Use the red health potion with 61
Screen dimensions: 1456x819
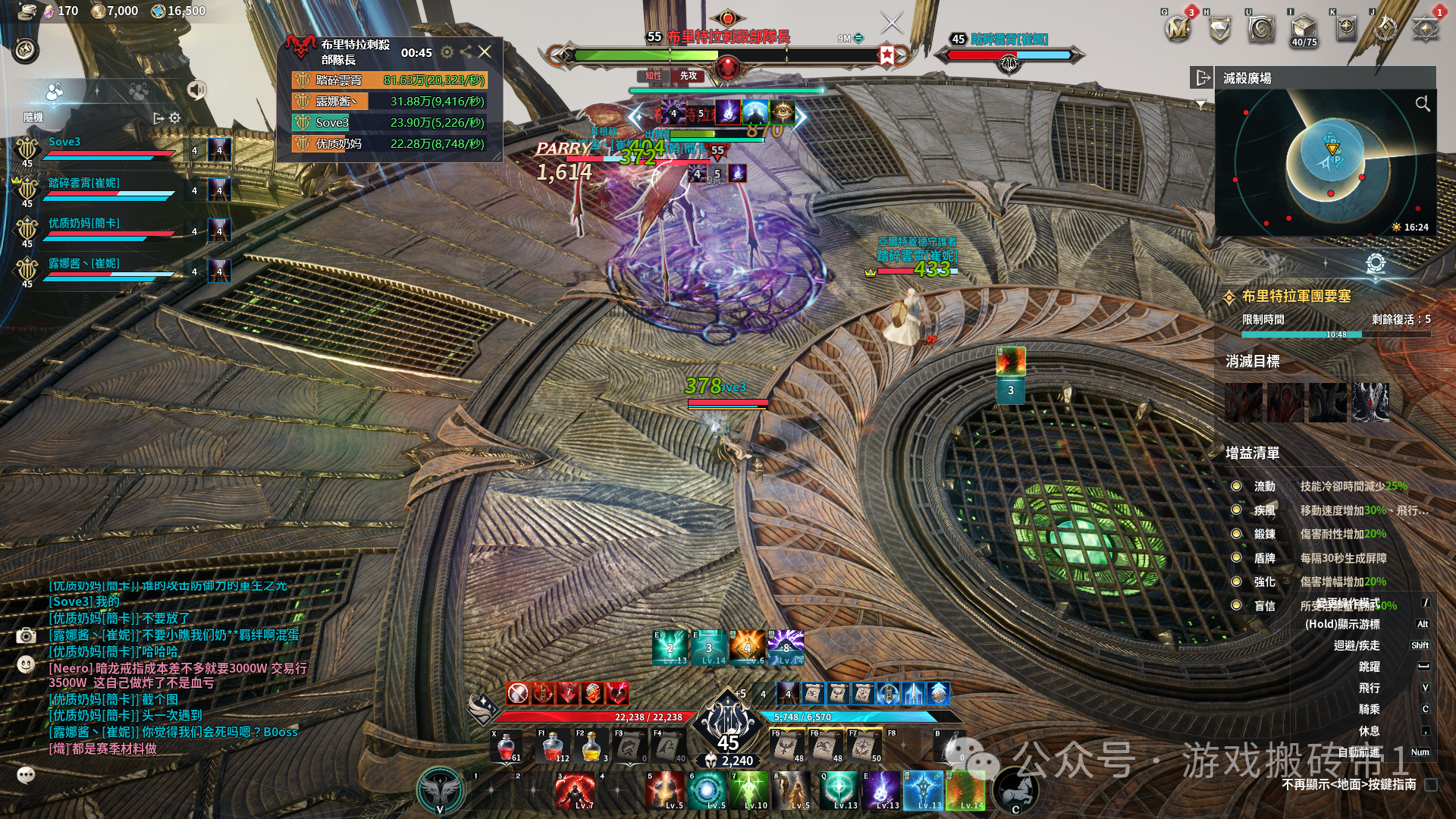coord(506,746)
